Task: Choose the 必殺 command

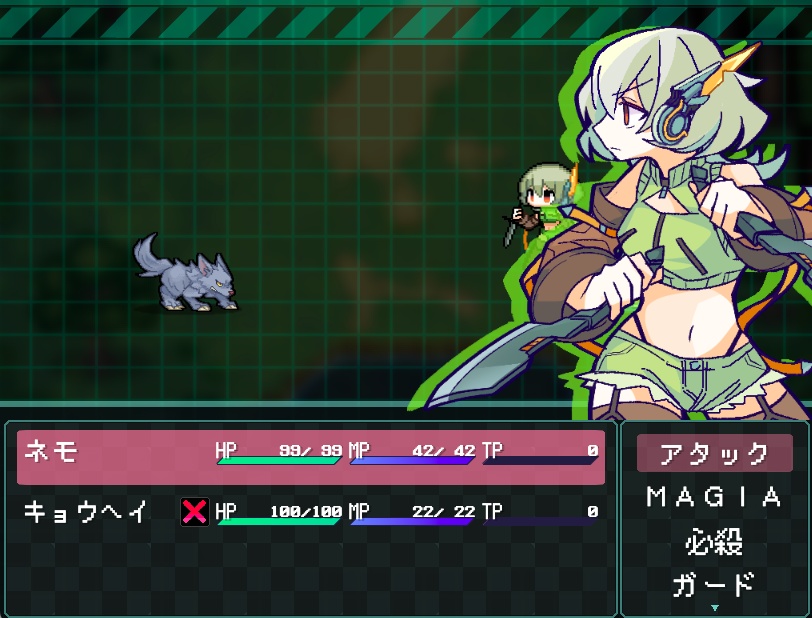Action: point(714,541)
